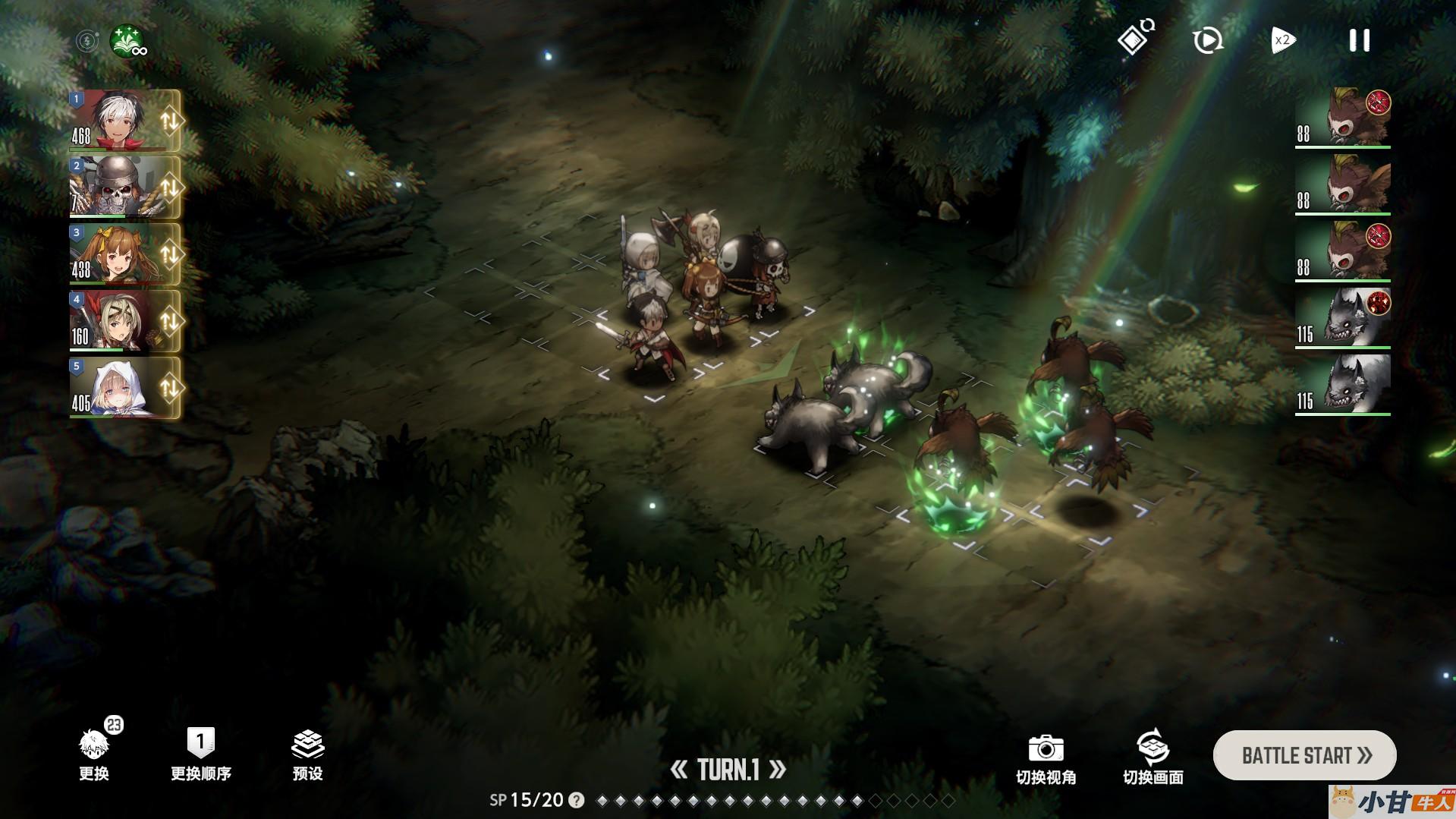Open the 预设 preset menu
The width and height of the screenshot is (1456, 819).
[x=307, y=754]
